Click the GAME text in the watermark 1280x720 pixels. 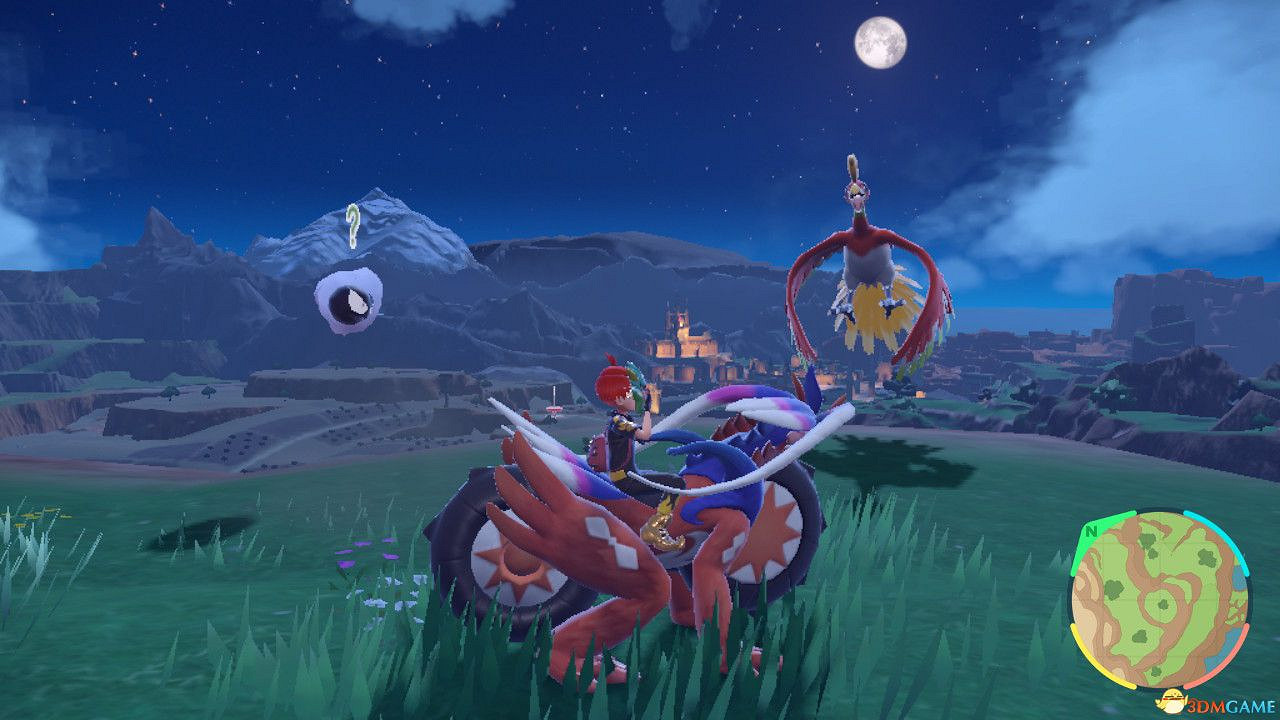point(1248,704)
